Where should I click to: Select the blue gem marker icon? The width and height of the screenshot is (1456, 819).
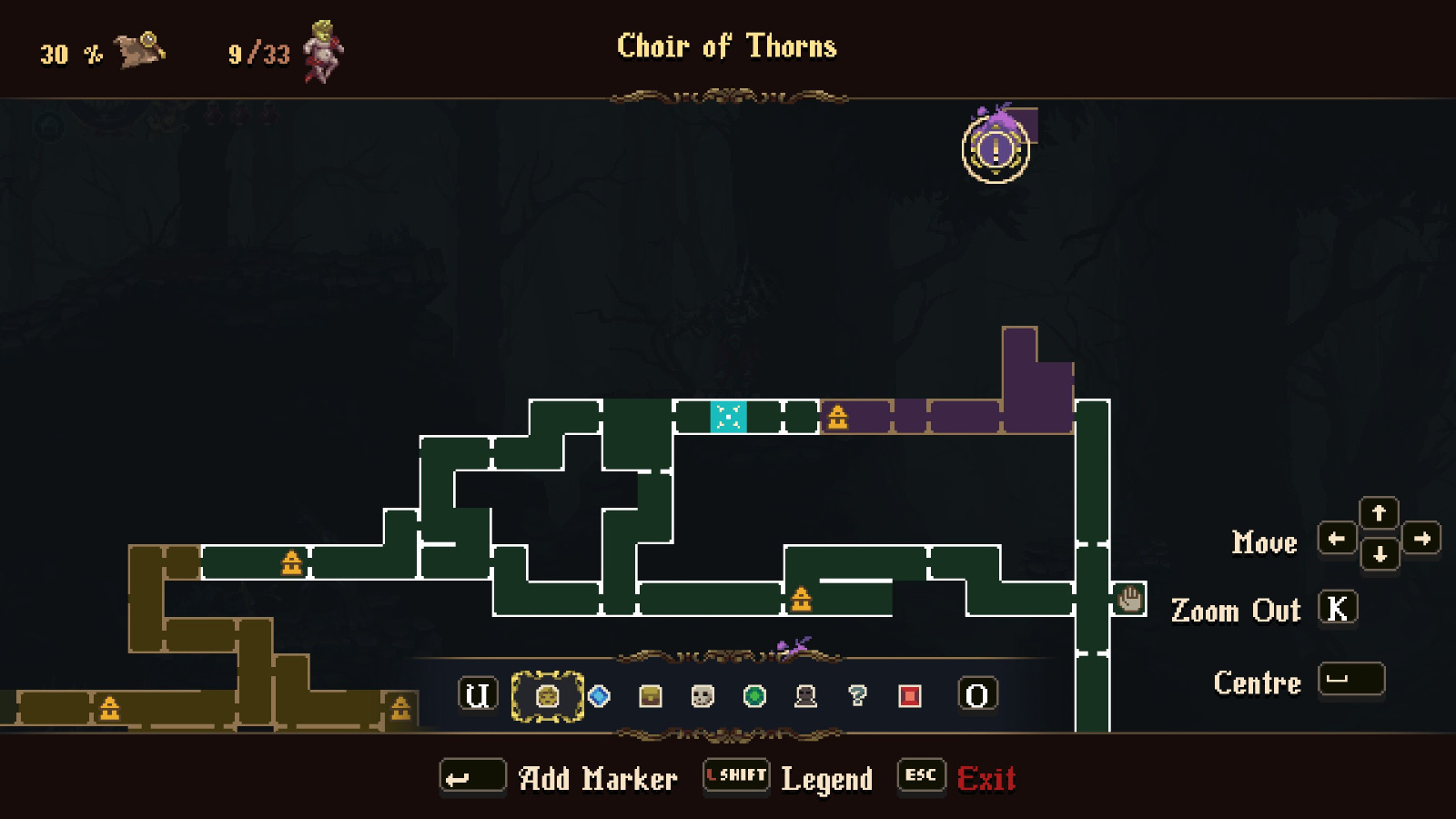pyautogui.click(x=598, y=696)
